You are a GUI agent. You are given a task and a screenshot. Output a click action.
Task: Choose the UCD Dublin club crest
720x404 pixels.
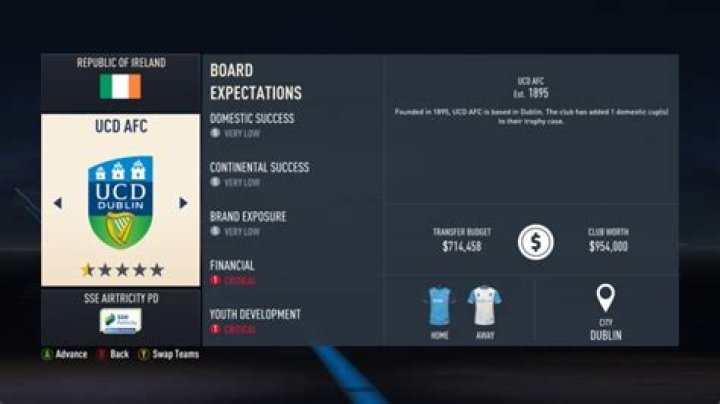click(x=120, y=201)
